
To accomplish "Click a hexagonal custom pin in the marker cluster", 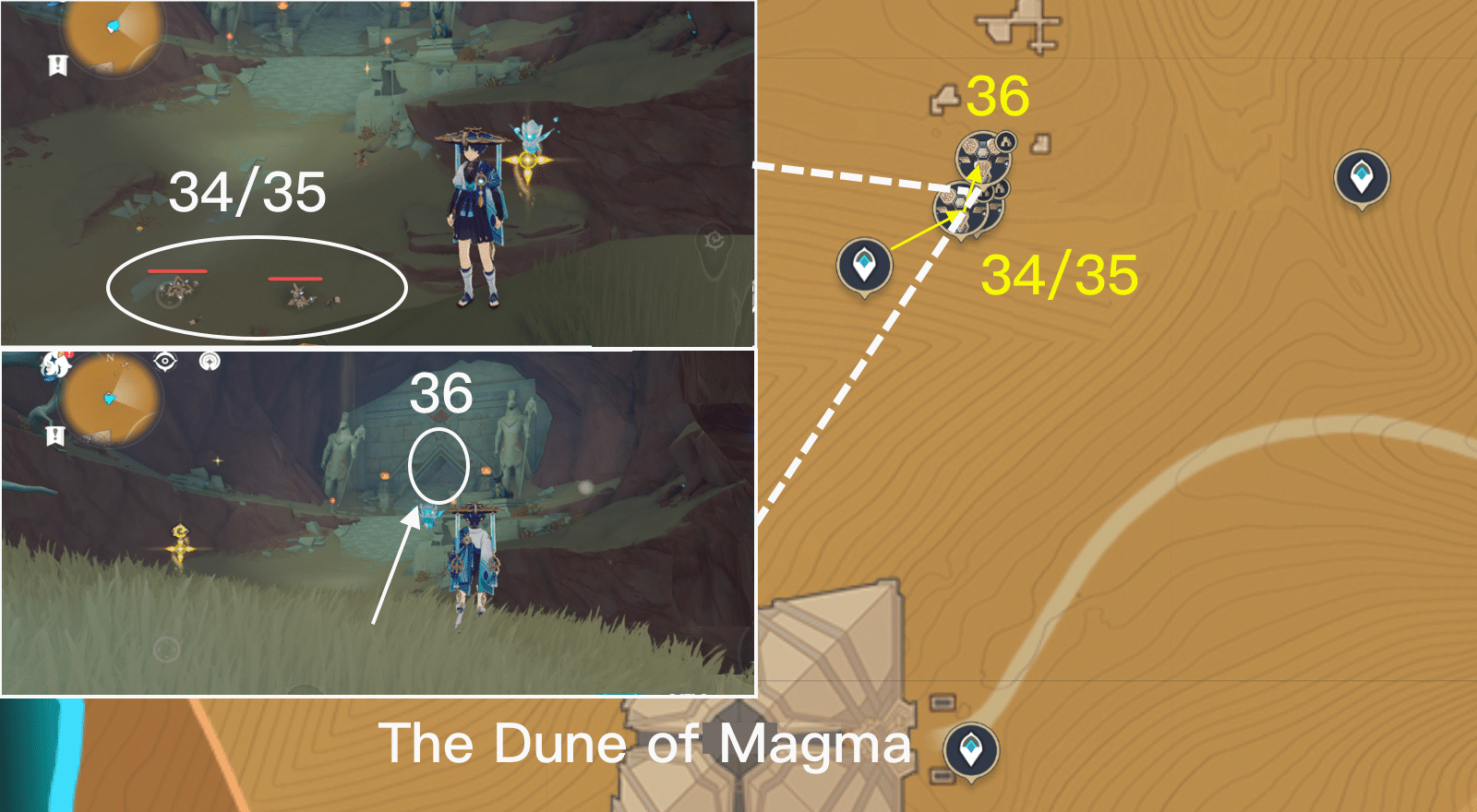I will click(x=981, y=151).
